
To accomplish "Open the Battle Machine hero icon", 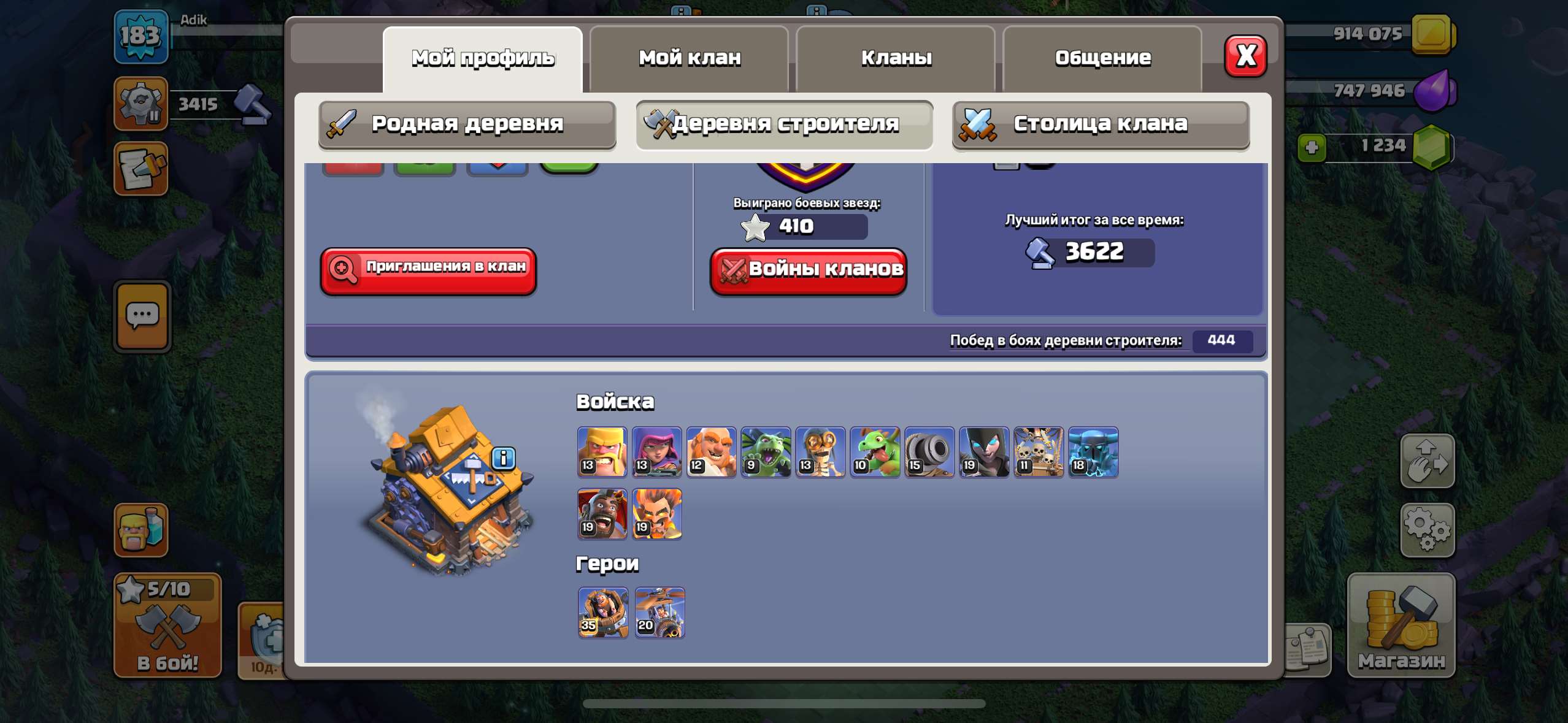I will tap(602, 612).
